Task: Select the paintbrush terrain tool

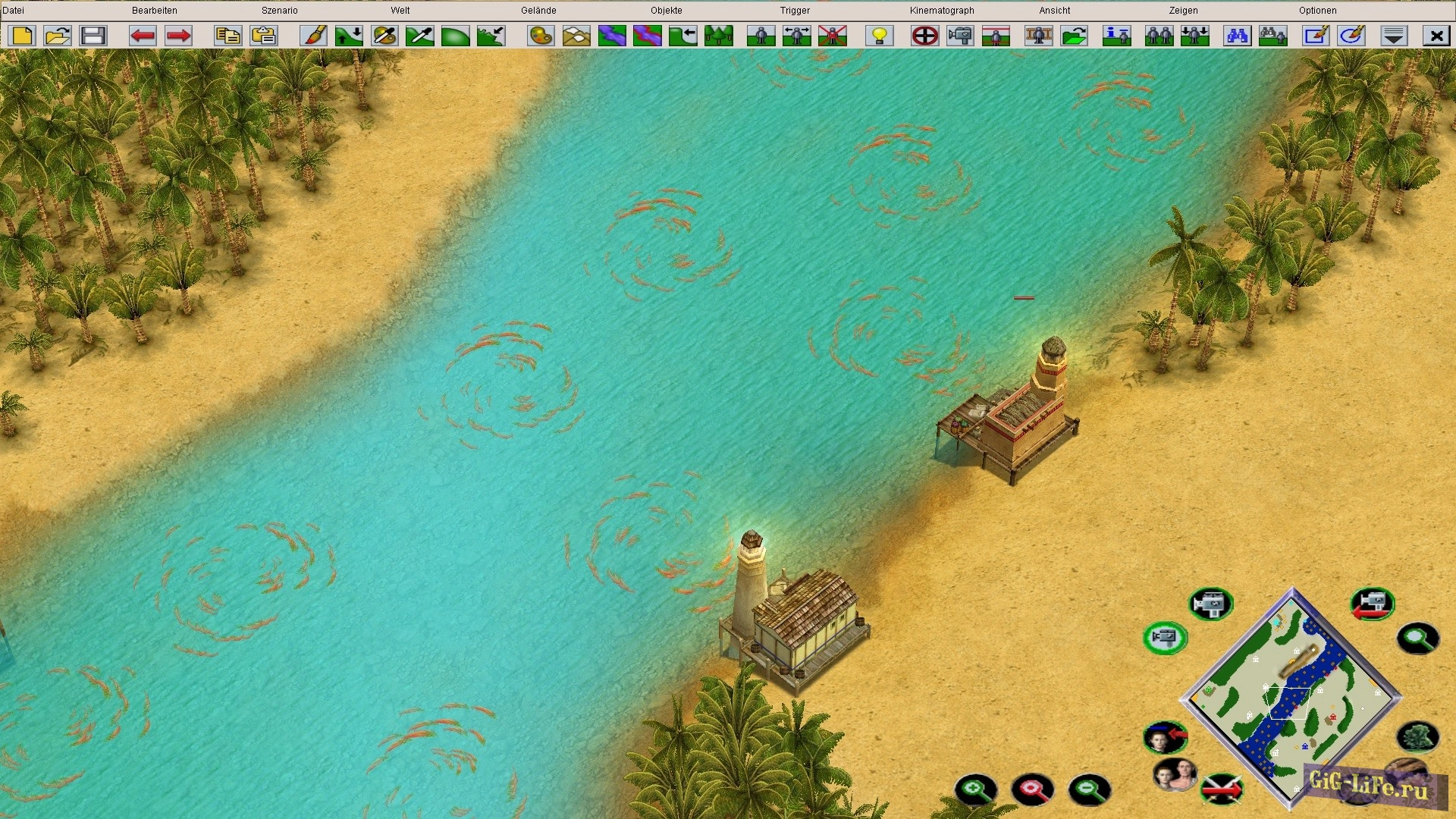Action: click(313, 36)
